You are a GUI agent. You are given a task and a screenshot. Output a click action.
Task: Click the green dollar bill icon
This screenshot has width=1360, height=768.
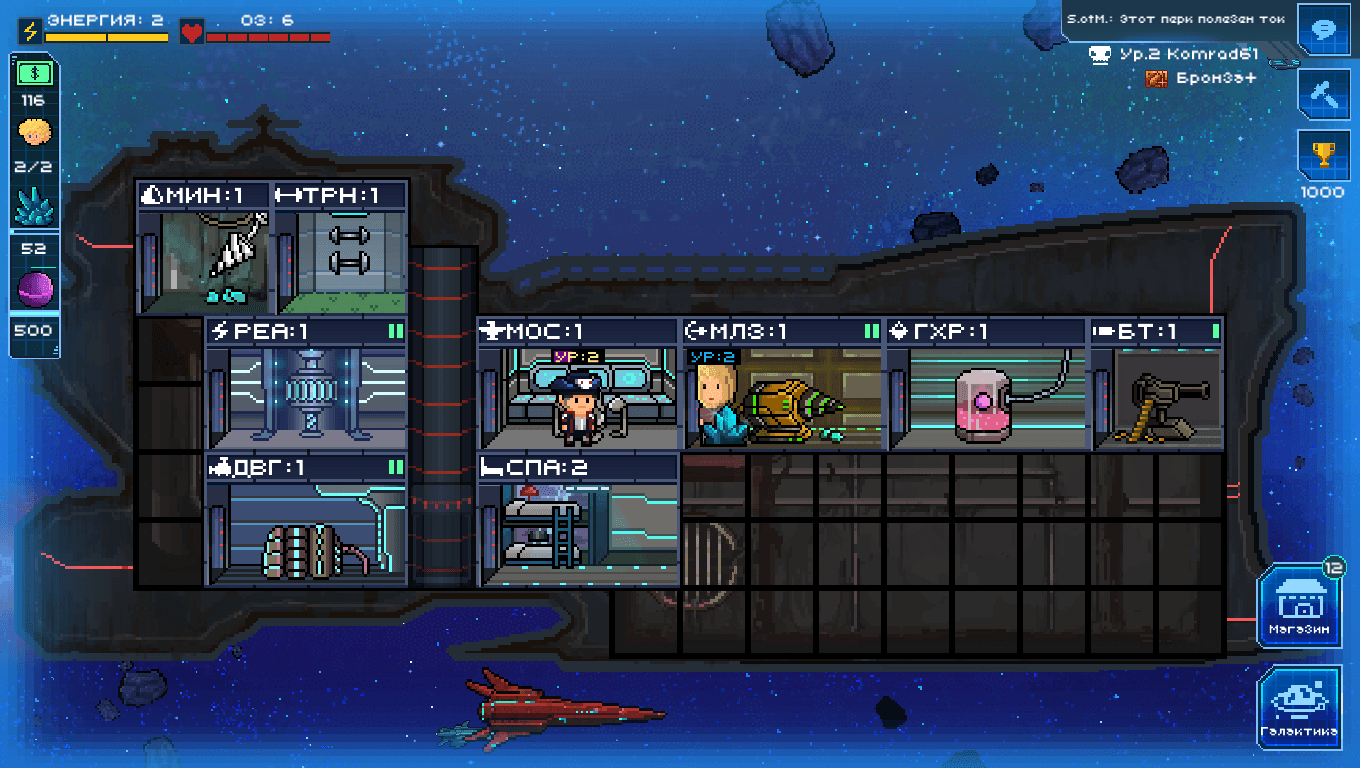point(34,73)
